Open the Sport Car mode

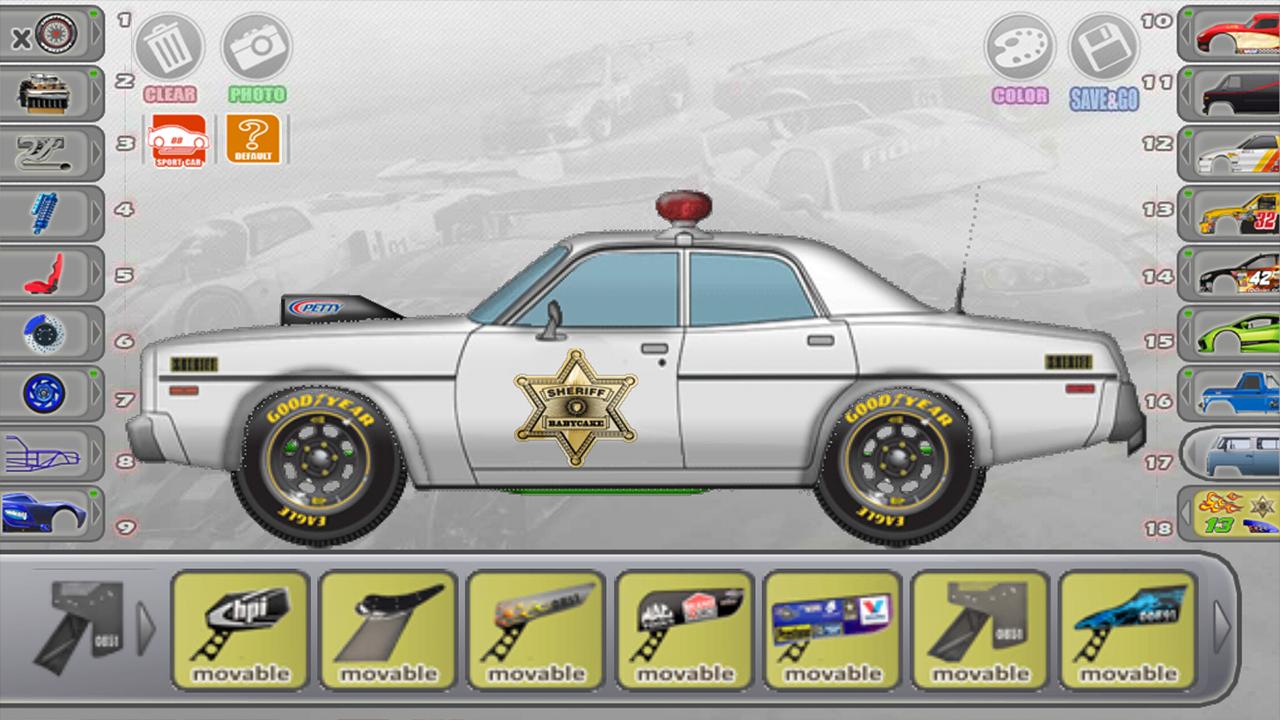tap(180, 140)
